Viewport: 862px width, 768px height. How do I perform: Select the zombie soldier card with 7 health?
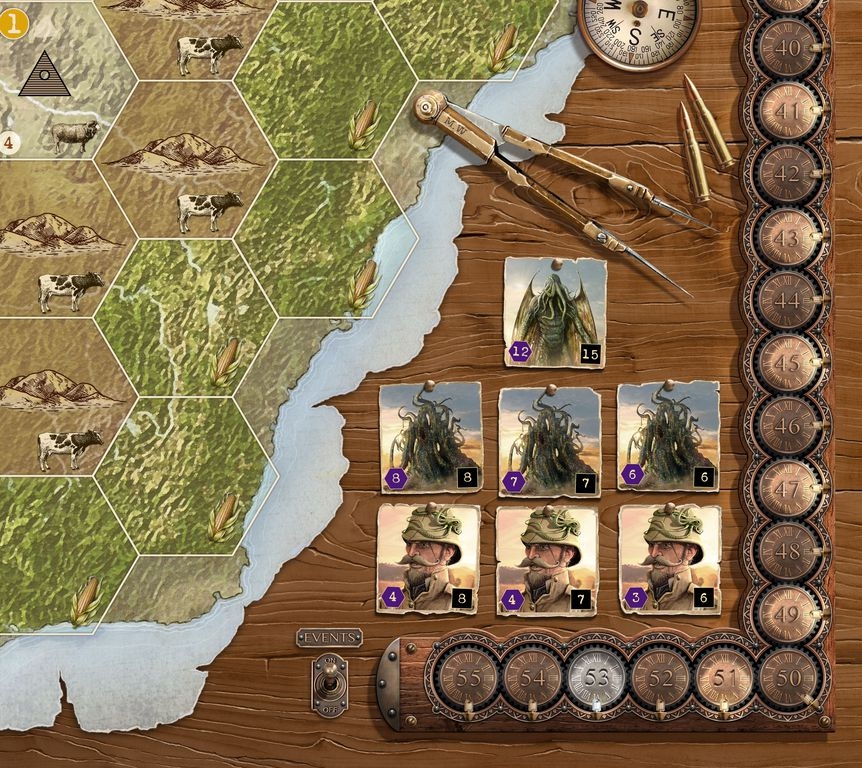[x=546, y=558]
